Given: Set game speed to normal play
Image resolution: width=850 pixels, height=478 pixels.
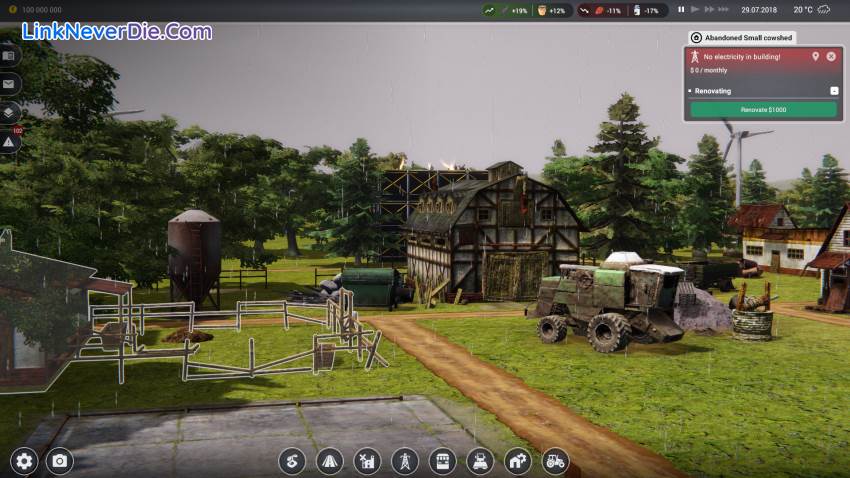Looking at the screenshot, I should (x=695, y=9).
